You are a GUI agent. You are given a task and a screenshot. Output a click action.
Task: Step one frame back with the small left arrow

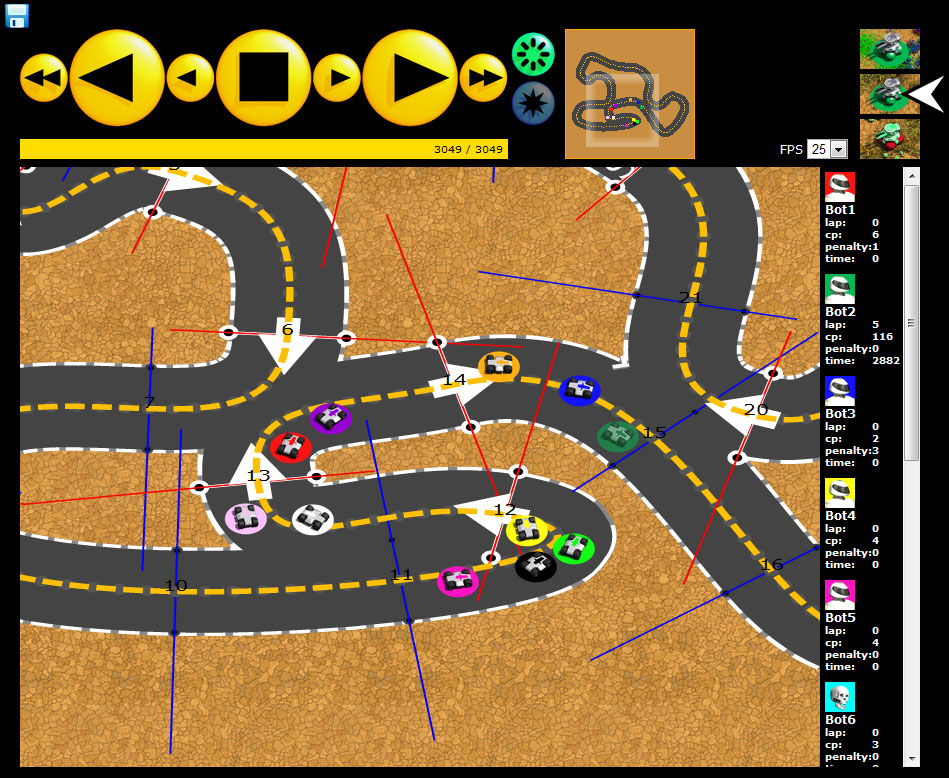tap(190, 78)
